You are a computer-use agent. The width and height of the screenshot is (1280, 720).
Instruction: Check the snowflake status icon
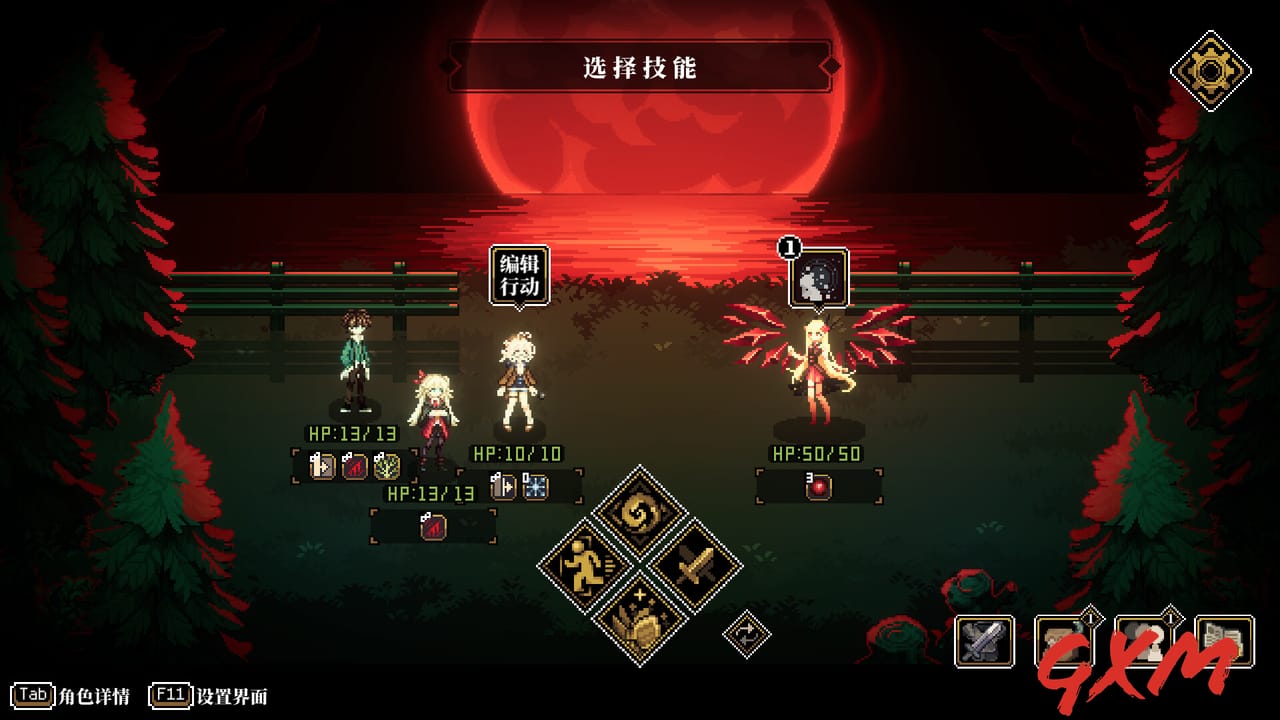[535, 486]
